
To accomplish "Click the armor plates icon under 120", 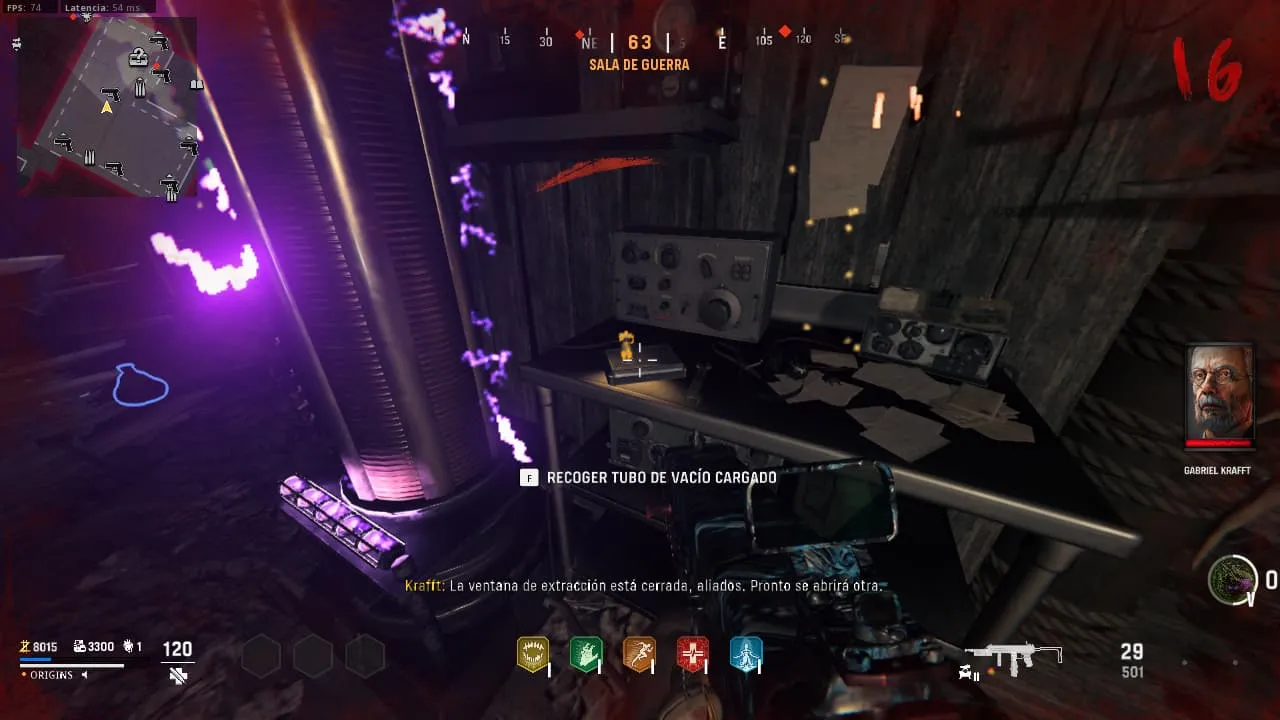I will click(178, 676).
